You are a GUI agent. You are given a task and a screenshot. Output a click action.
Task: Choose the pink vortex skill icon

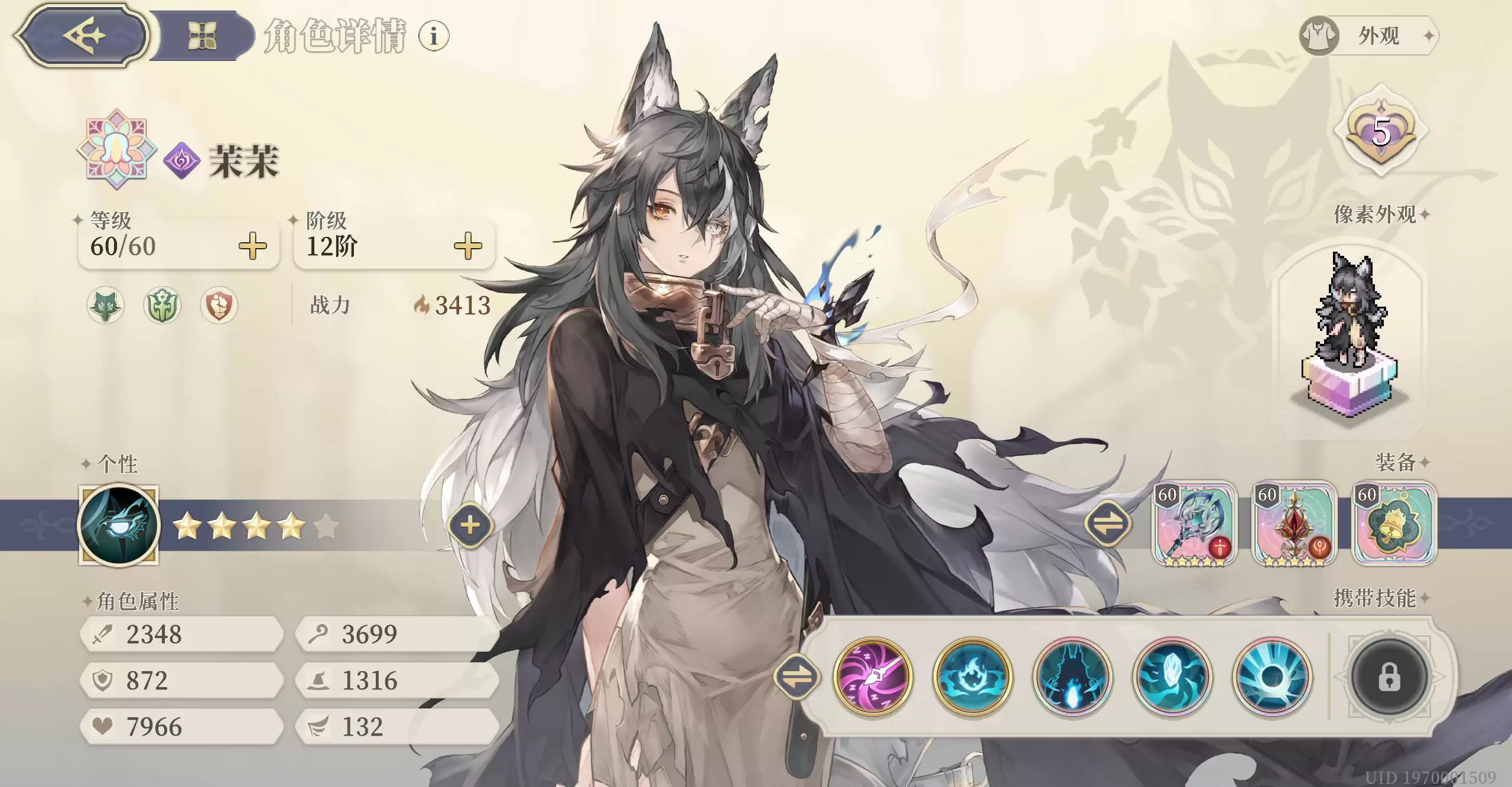coord(873,677)
